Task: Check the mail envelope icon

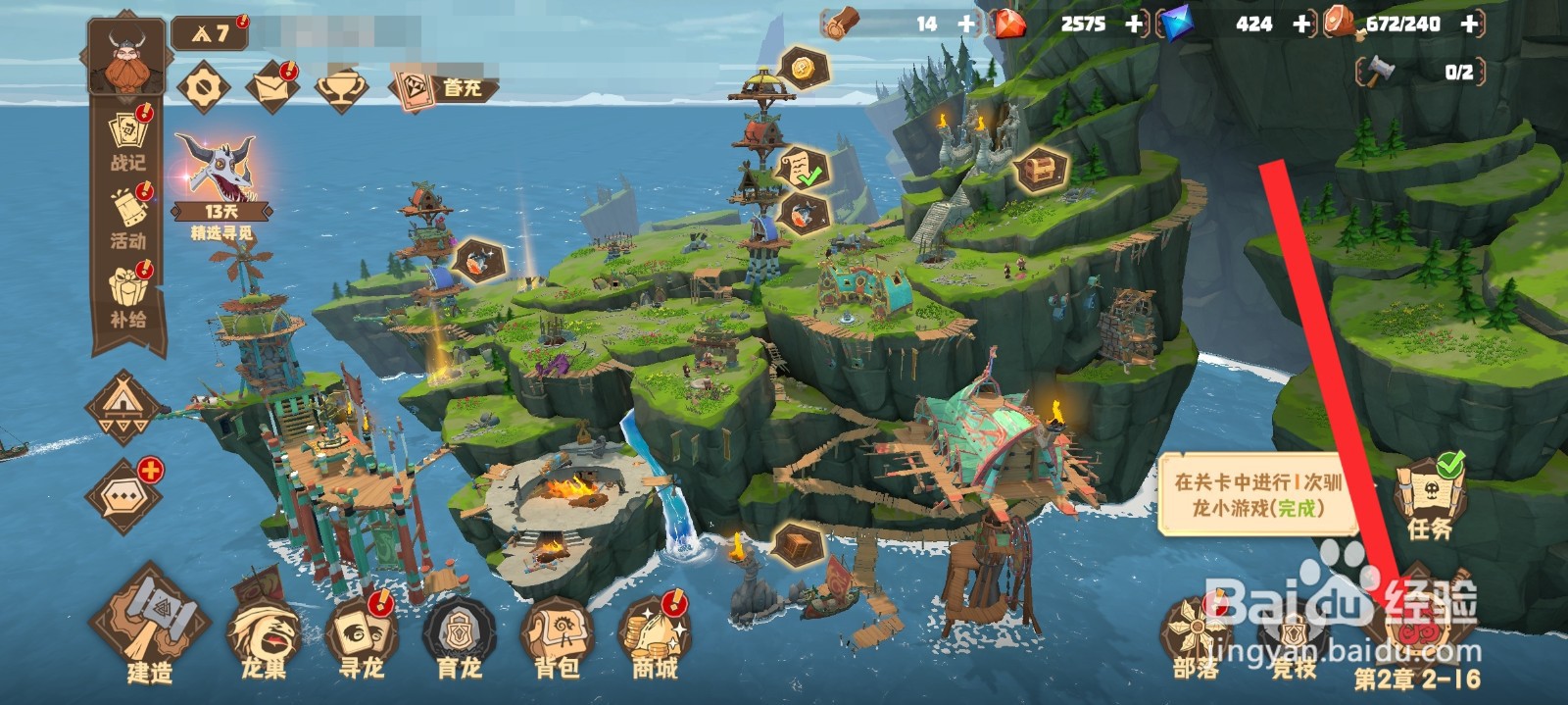Action: pyautogui.click(x=271, y=88)
